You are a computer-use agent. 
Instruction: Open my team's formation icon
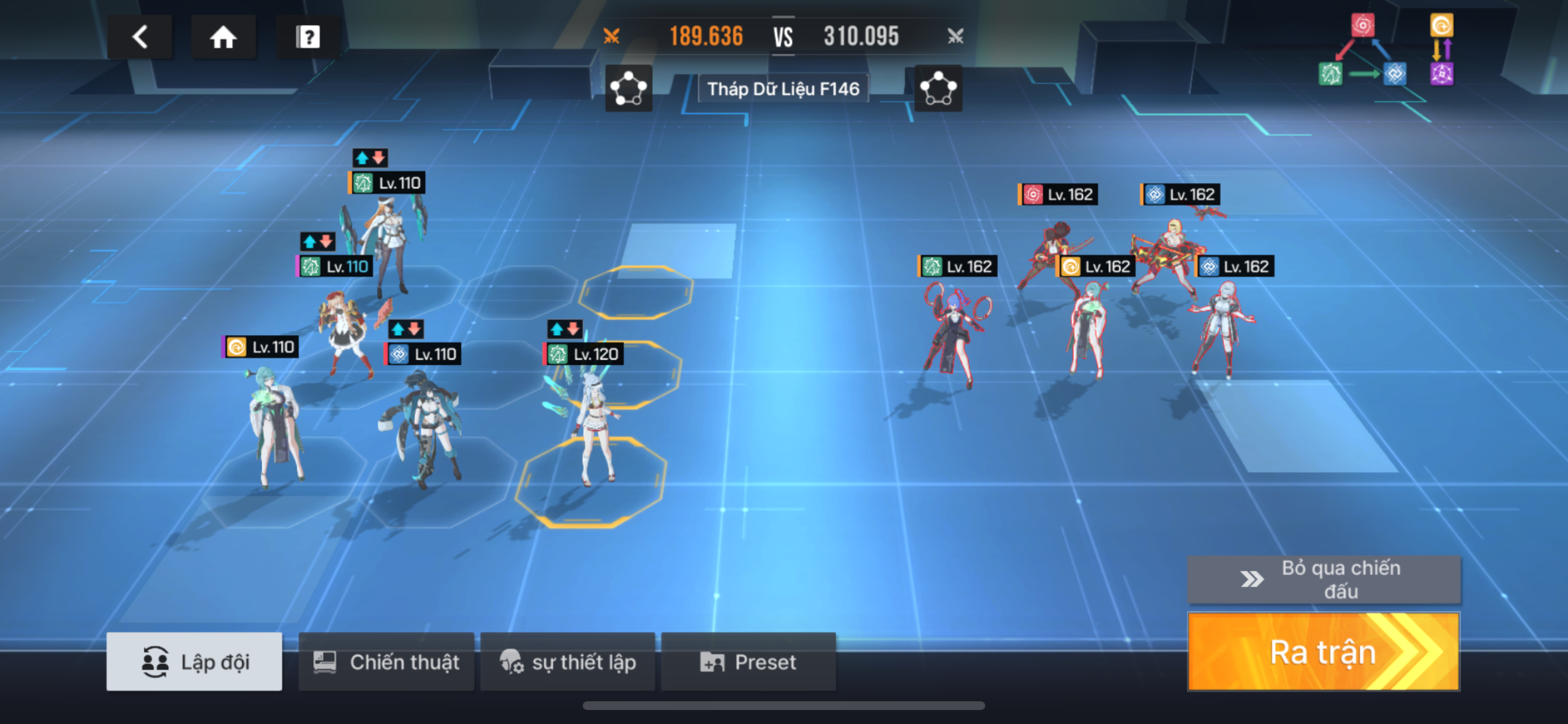click(x=628, y=89)
